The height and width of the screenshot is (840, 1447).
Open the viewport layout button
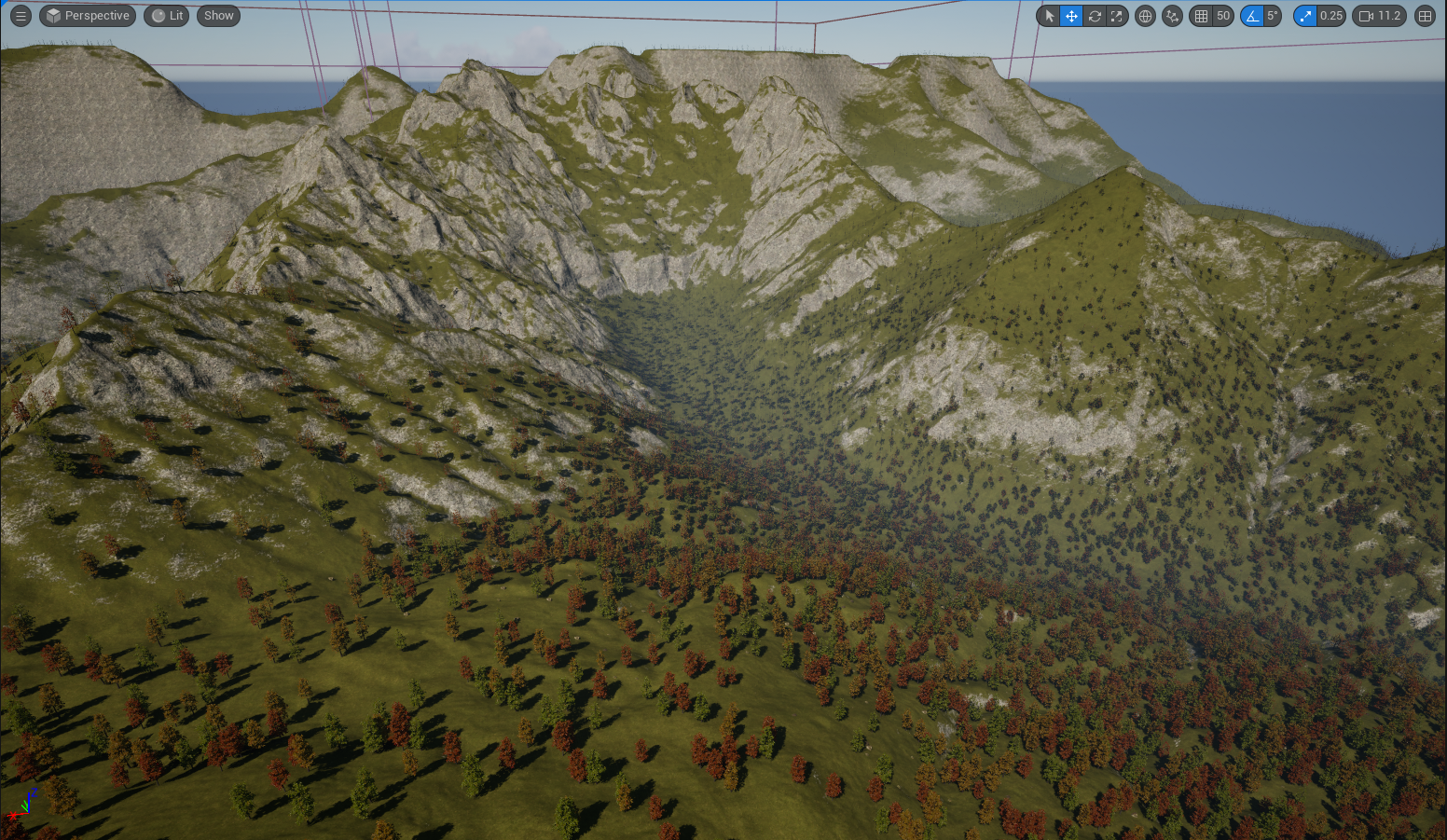[x=1425, y=16]
